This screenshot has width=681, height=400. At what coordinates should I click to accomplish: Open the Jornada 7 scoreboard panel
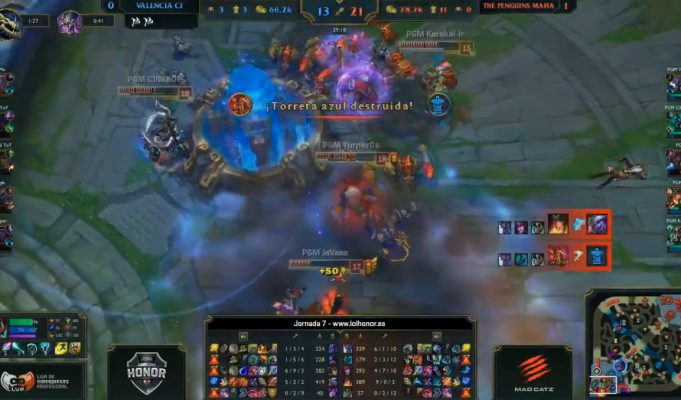point(341,356)
